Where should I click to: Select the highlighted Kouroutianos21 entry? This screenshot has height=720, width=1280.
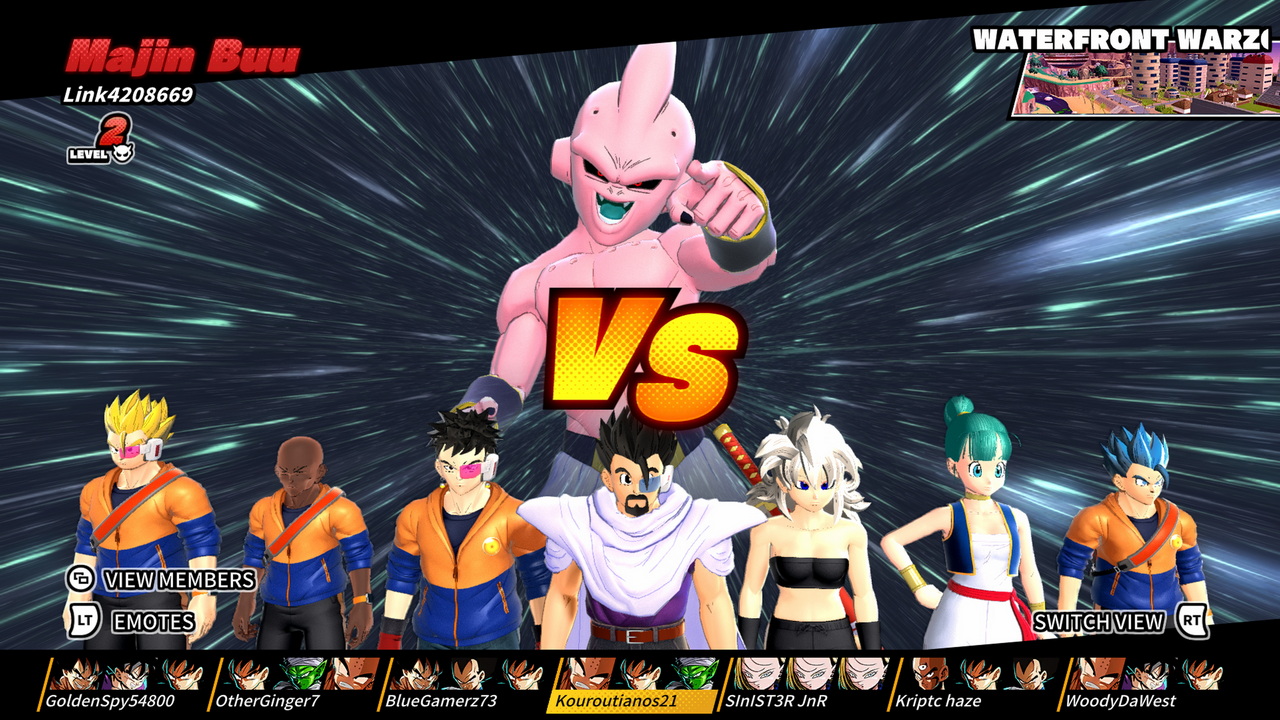coord(633,685)
